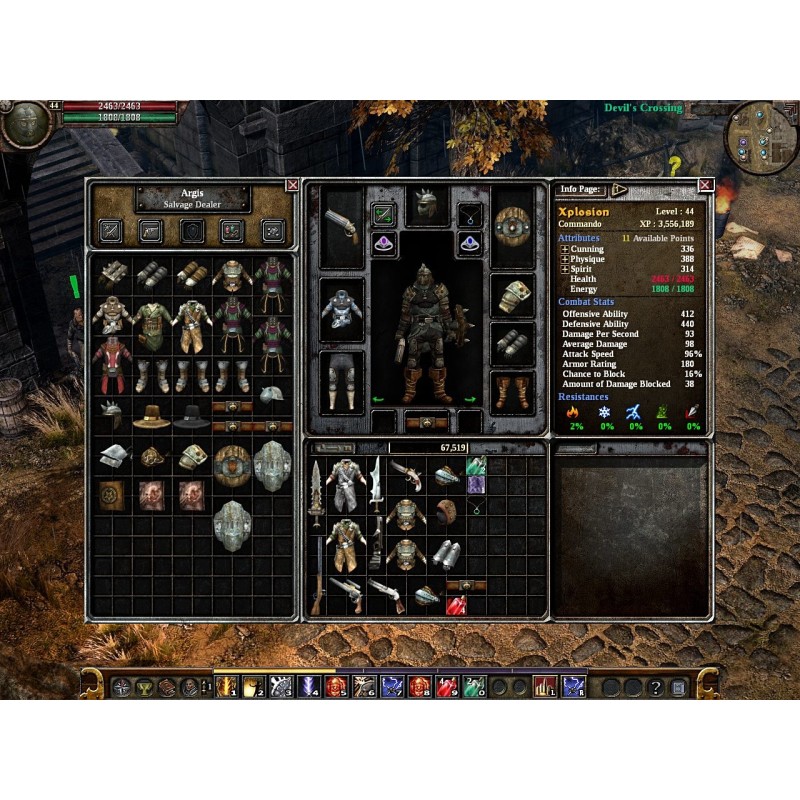Click the minimap
800x800 pixels.
click(760, 135)
